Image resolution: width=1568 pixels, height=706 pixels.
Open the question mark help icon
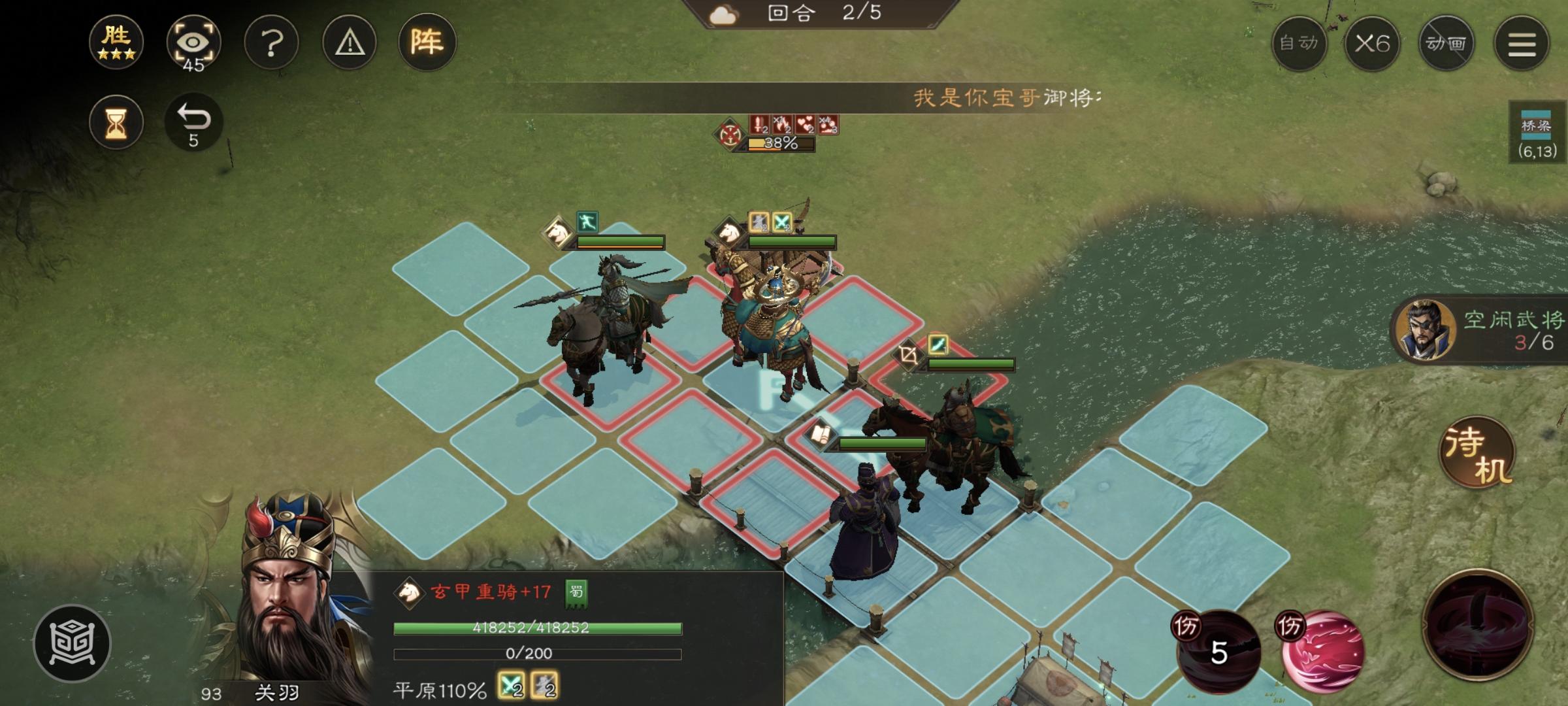[x=272, y=43]
